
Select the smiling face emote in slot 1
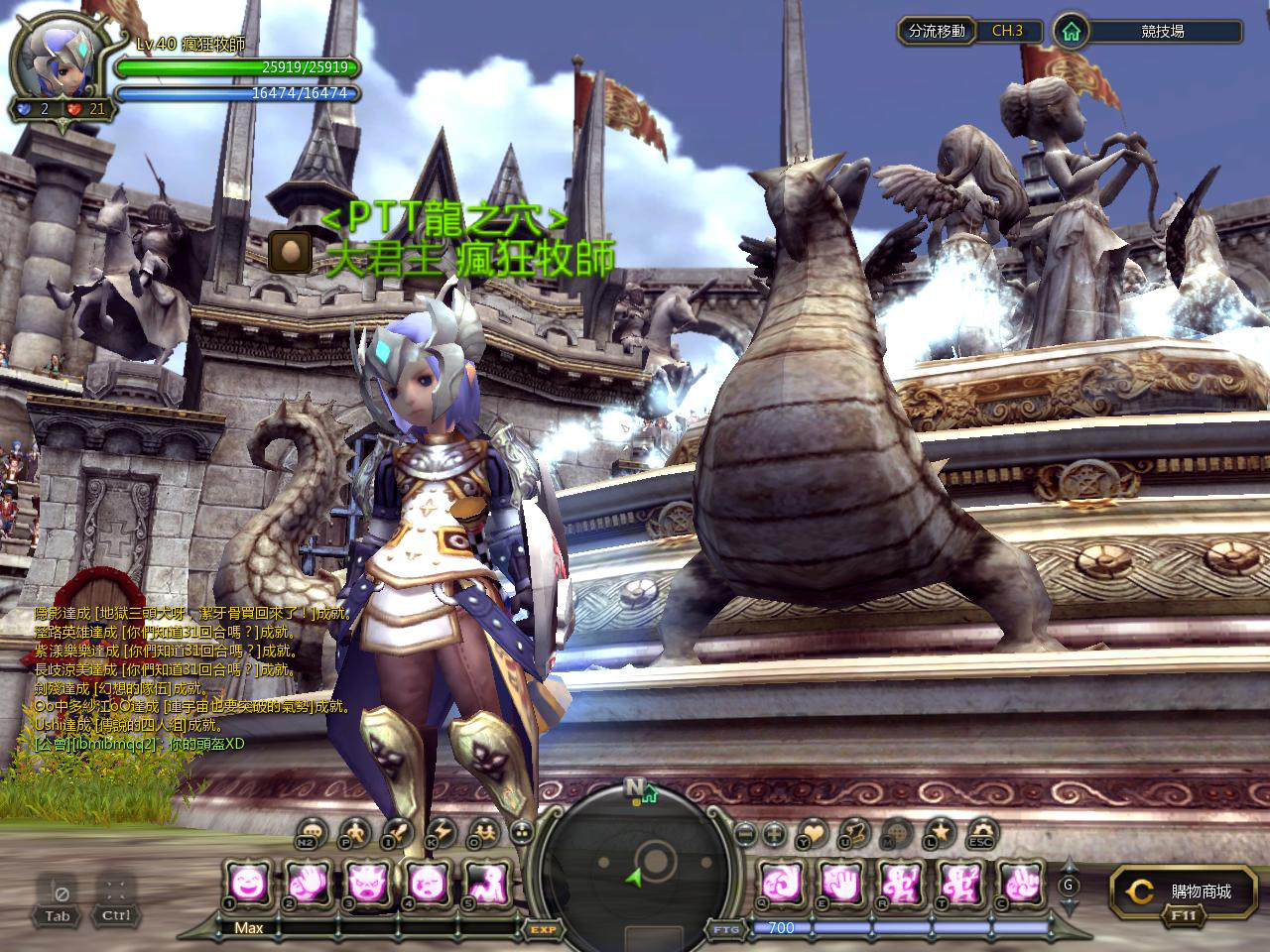tap(246, 880)
